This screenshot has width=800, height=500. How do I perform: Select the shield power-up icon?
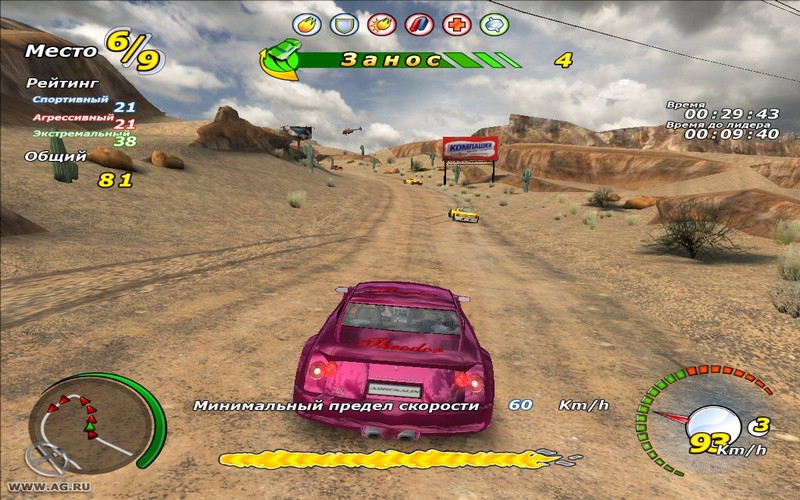tap(344, 22)
